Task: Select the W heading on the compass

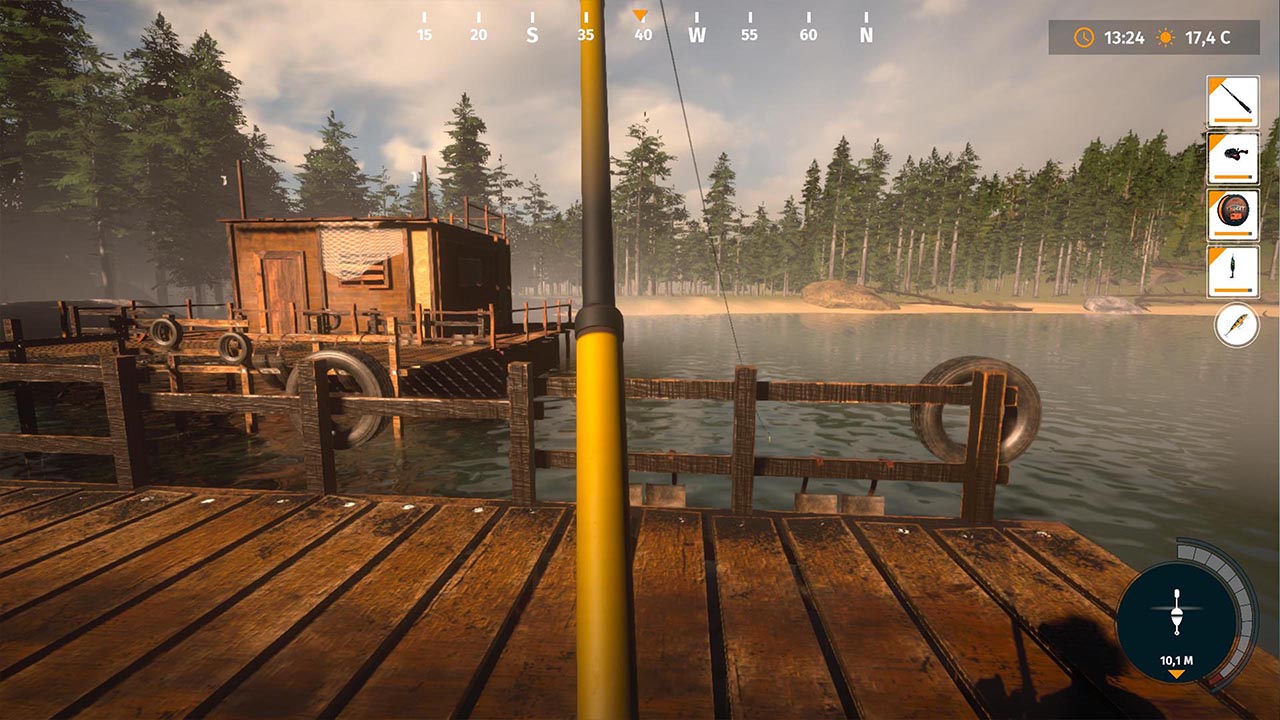Action: coord(696,33)
